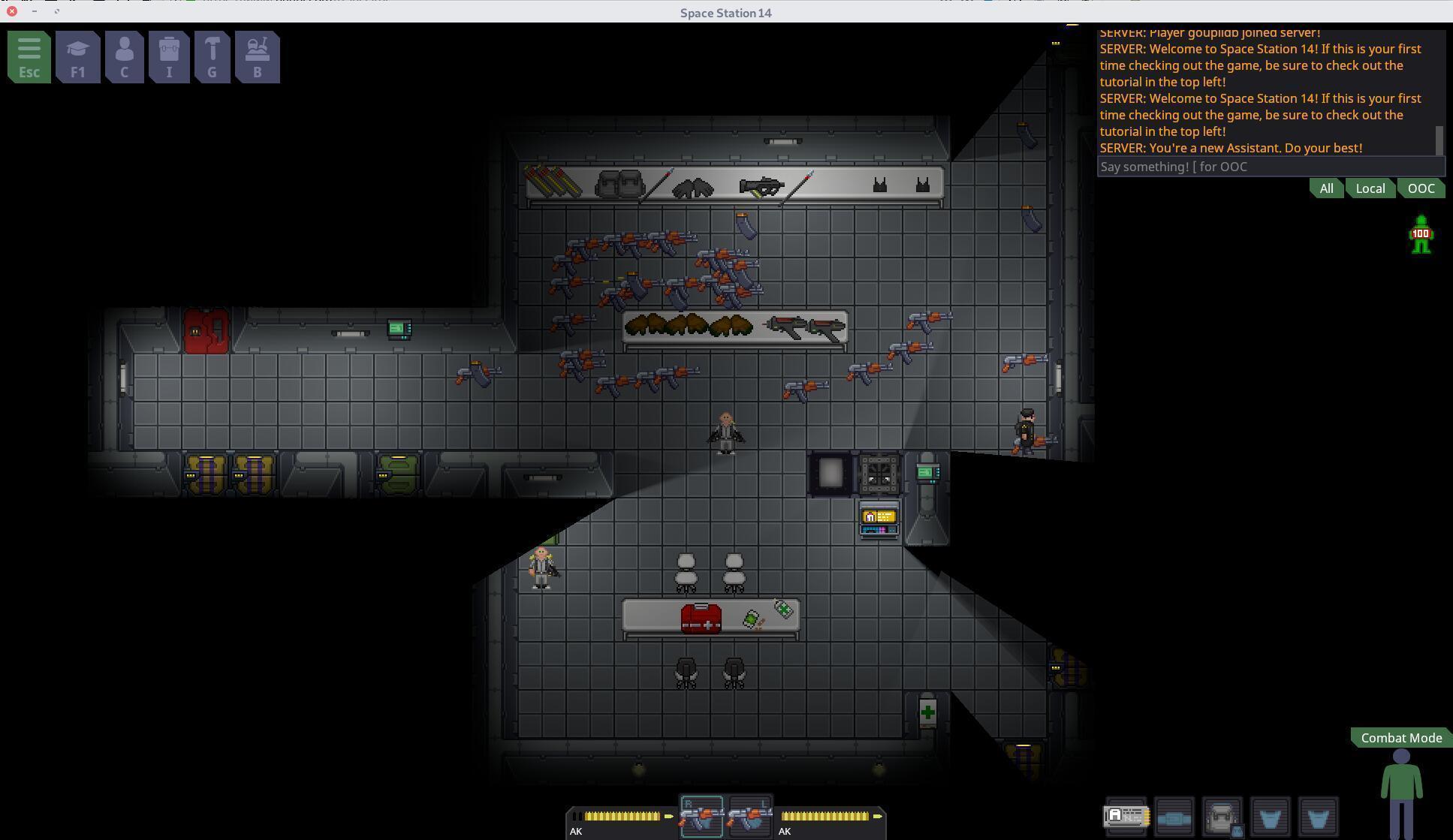Select the All chat tab
This screenshot has width=1453, height=840.
(x=1325, y=188)
